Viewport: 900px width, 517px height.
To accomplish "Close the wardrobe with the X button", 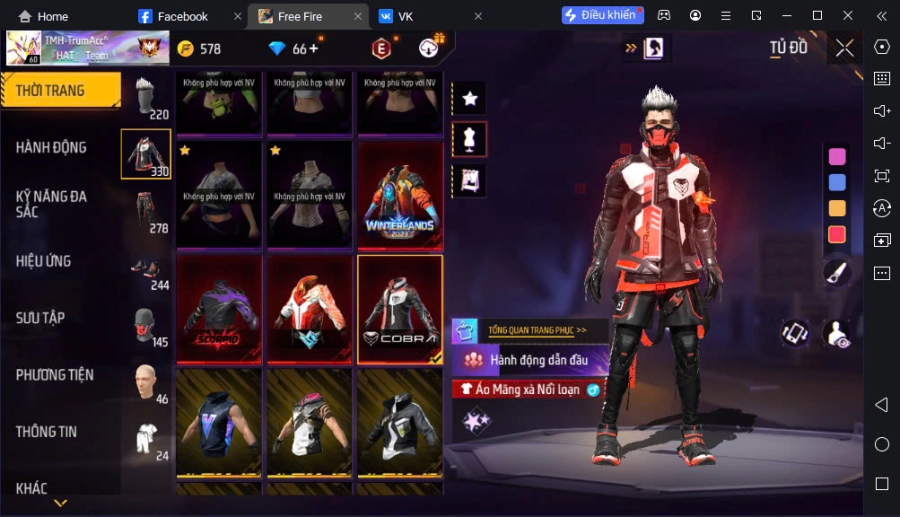I will pos(845,48).
